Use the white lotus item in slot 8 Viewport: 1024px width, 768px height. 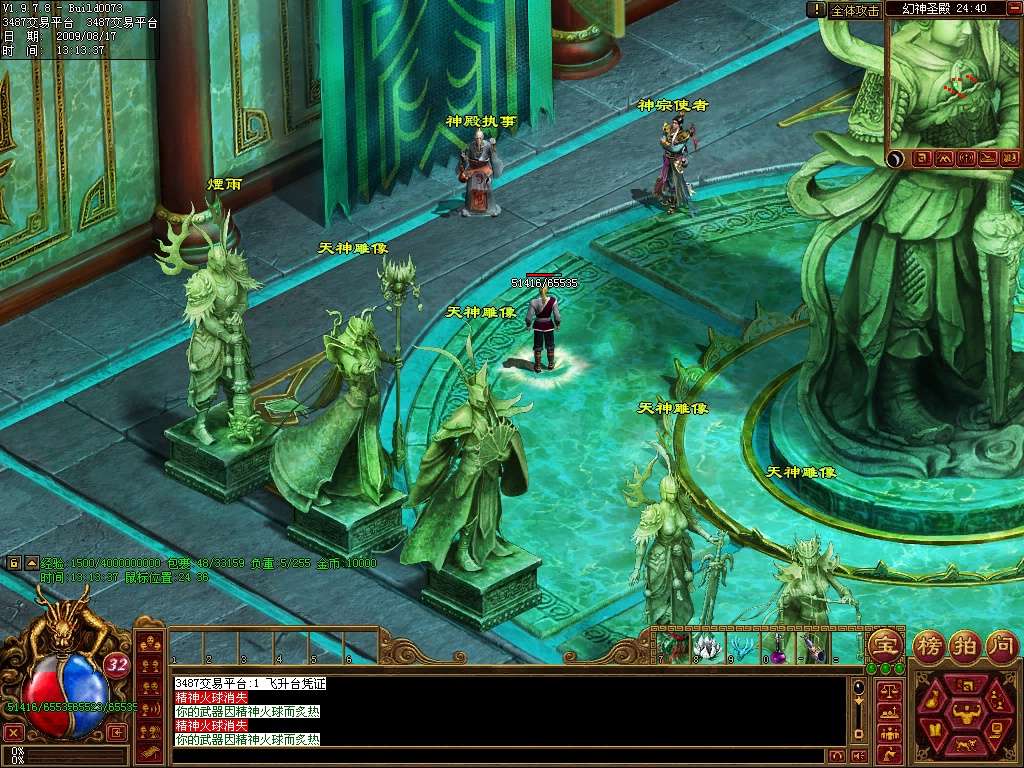click(709, 646)
